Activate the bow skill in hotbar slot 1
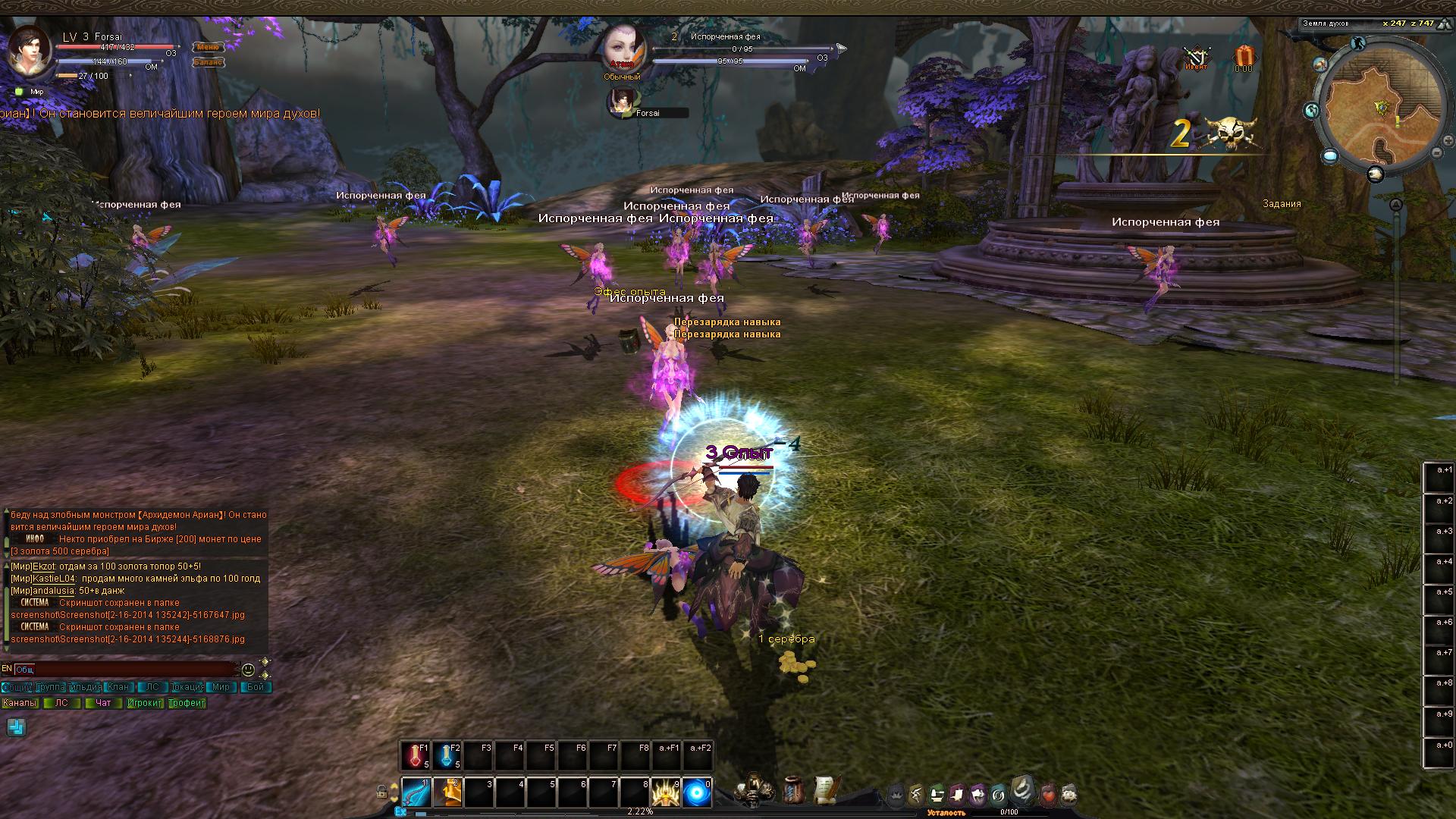Viewport: 1456px width, 819px height. 416,792
